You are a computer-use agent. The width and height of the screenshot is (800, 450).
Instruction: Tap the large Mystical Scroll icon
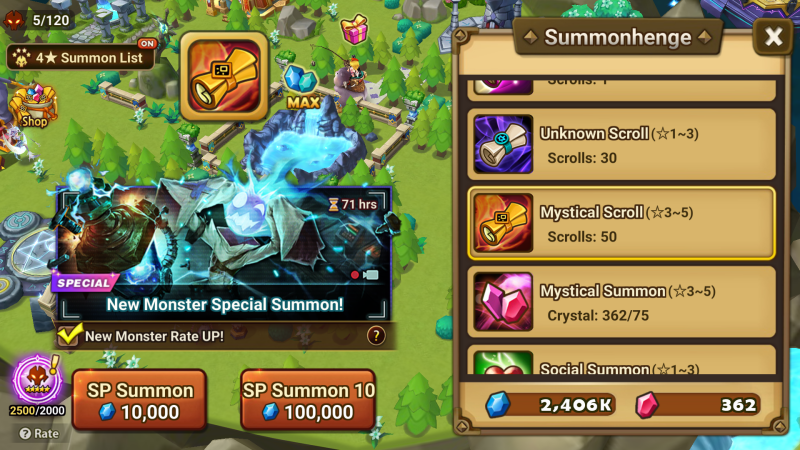click(x=223, y=76)
